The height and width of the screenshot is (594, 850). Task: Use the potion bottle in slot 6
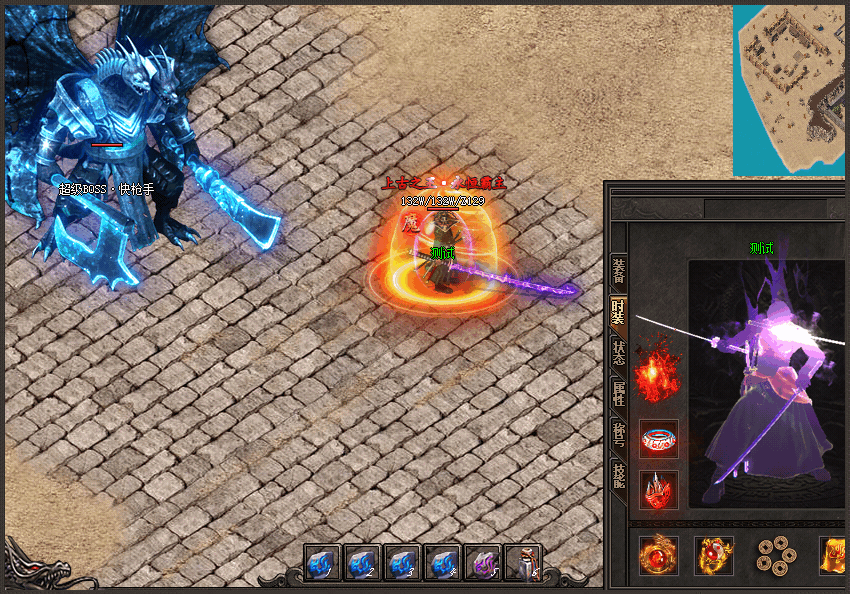point(522,563)
